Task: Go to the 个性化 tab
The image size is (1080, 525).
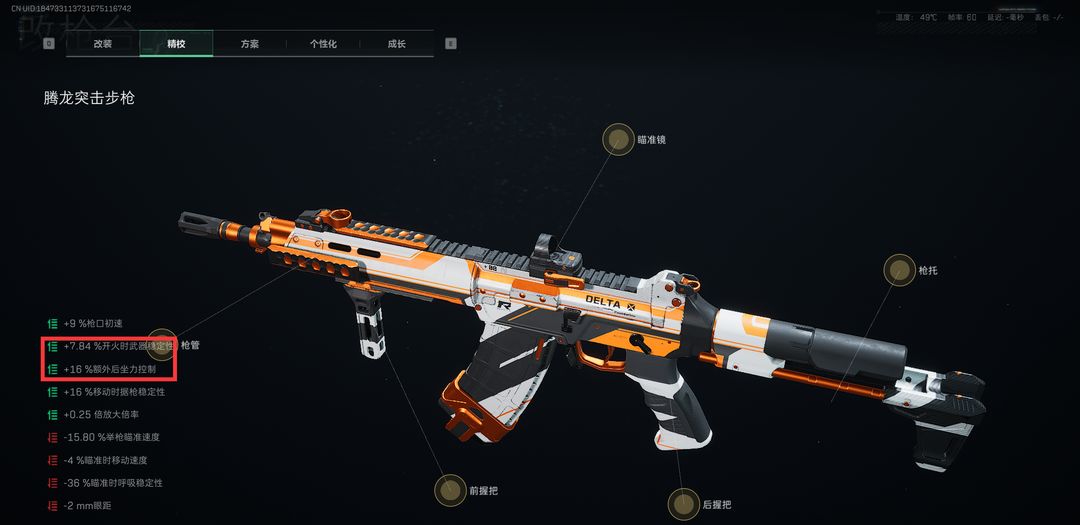Action: point(323,44)
